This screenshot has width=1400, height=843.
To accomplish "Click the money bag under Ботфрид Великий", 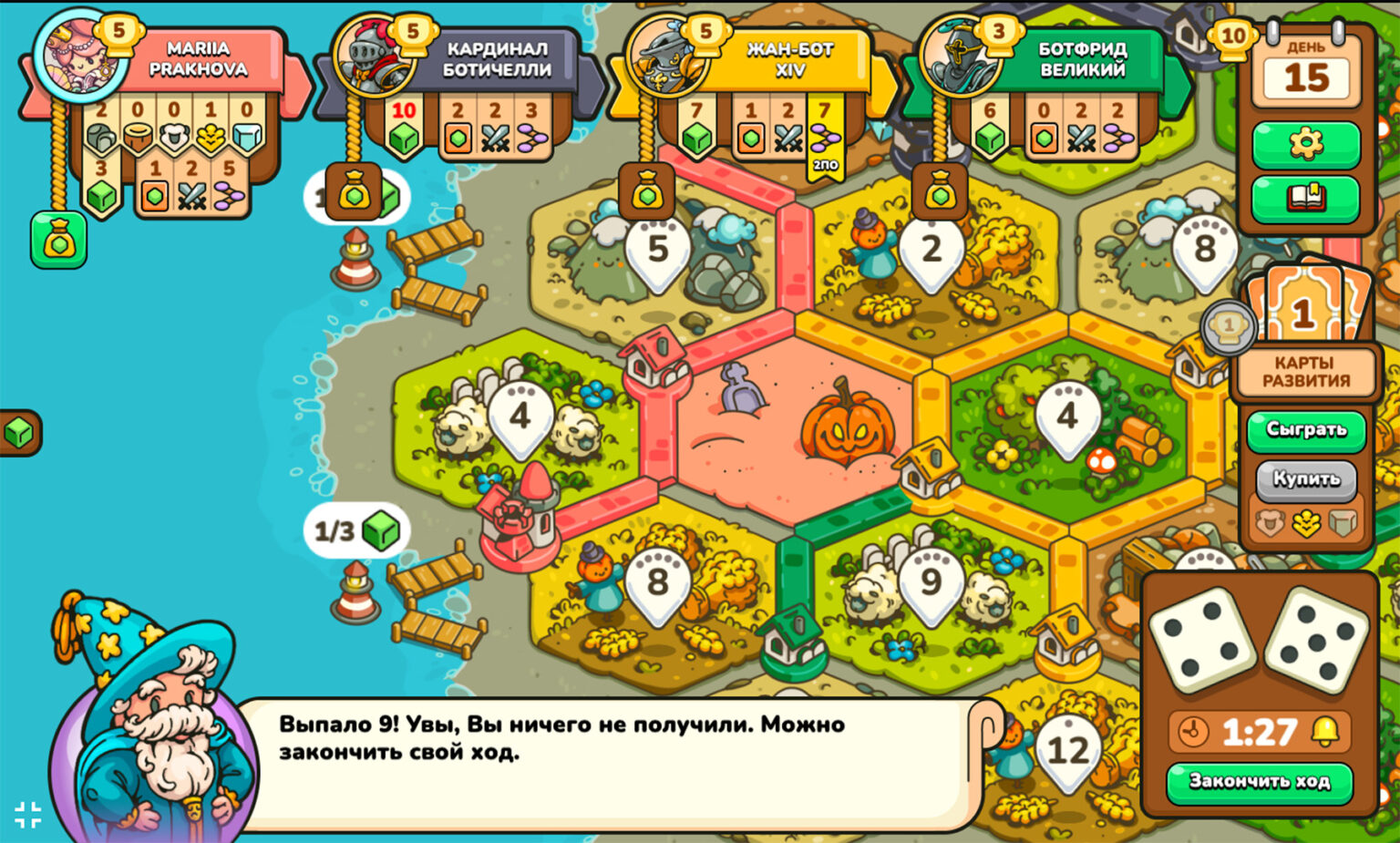I will [x=941, y=192].
